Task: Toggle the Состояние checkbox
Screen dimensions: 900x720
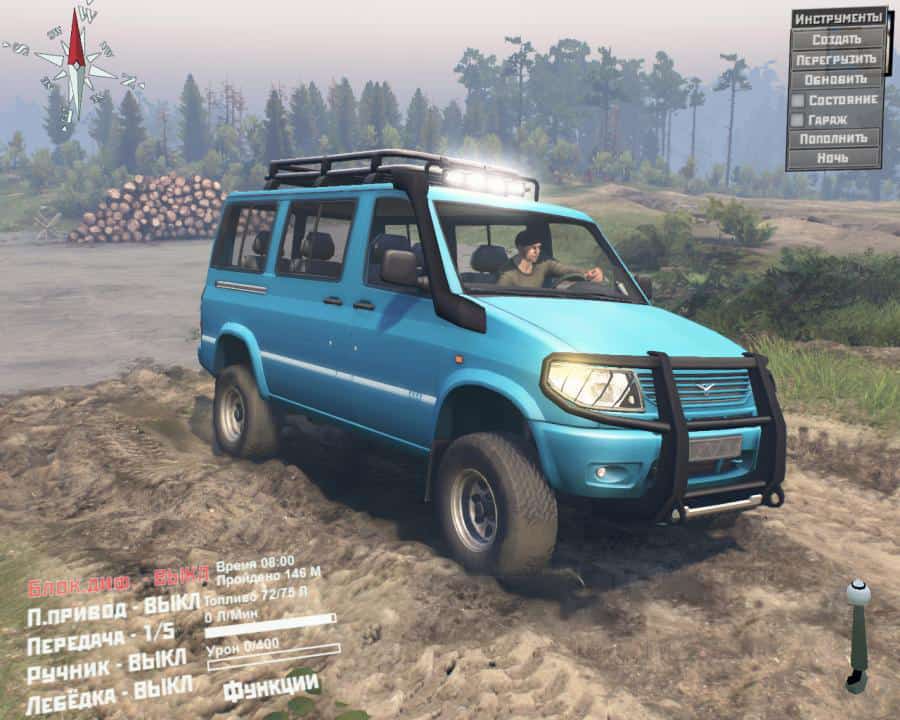Action: (798, 100)
